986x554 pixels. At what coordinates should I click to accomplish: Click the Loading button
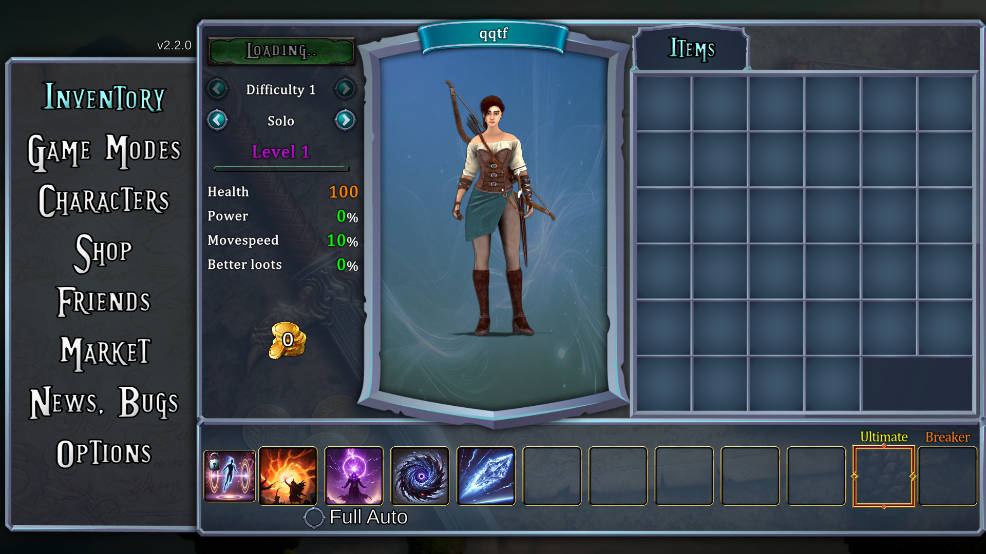pyautogui.click(x=281, y=51)
